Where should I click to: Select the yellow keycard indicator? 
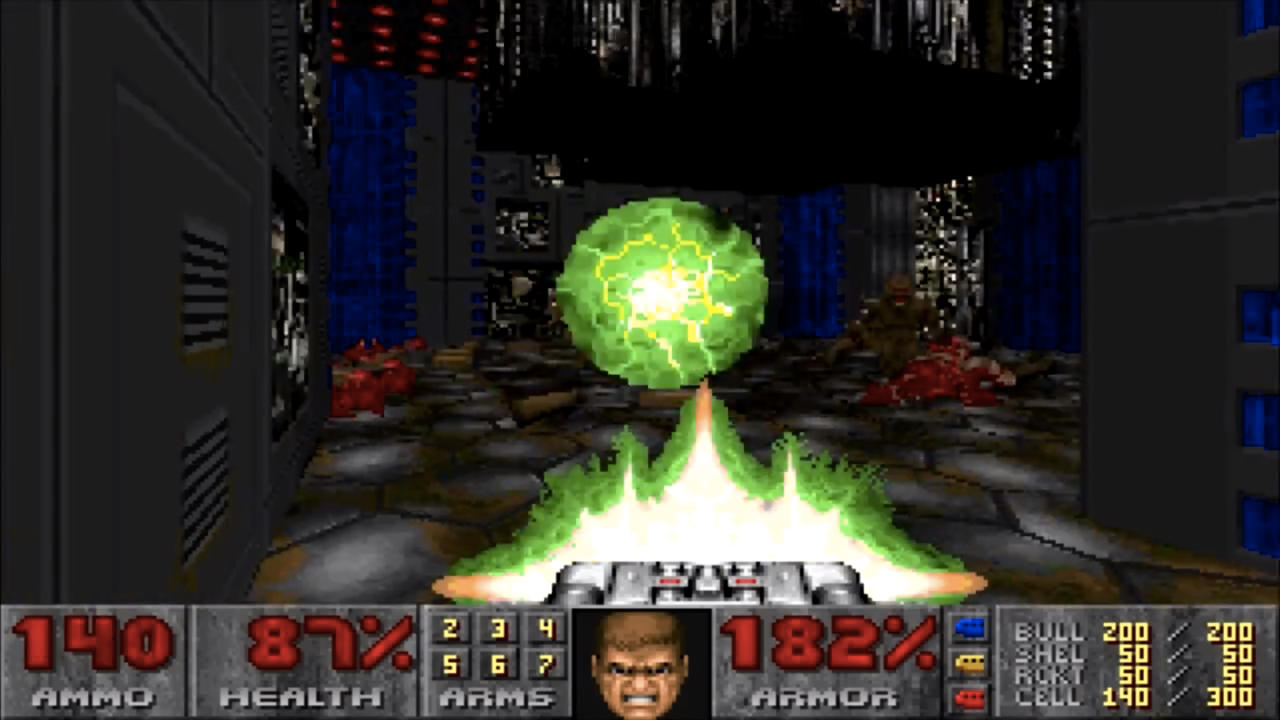coord(970,662)
